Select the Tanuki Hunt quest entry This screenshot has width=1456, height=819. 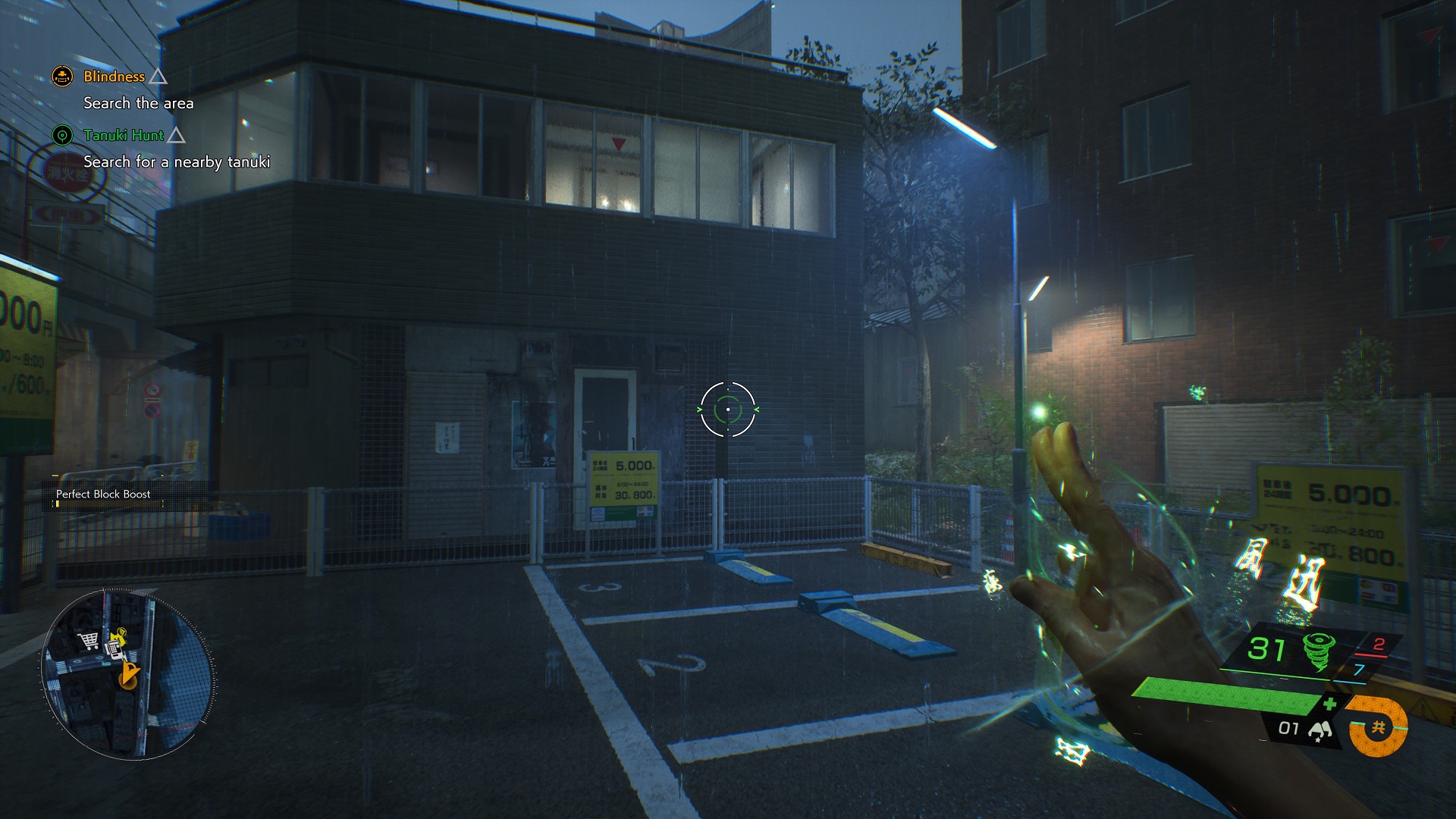124,136
